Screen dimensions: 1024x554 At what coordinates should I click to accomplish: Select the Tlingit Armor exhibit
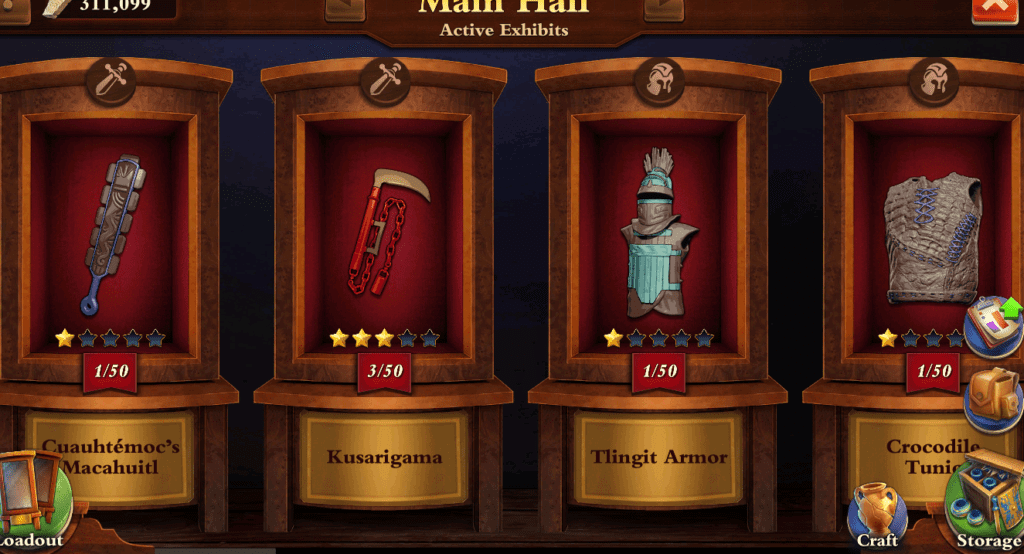tap(658, 235)
